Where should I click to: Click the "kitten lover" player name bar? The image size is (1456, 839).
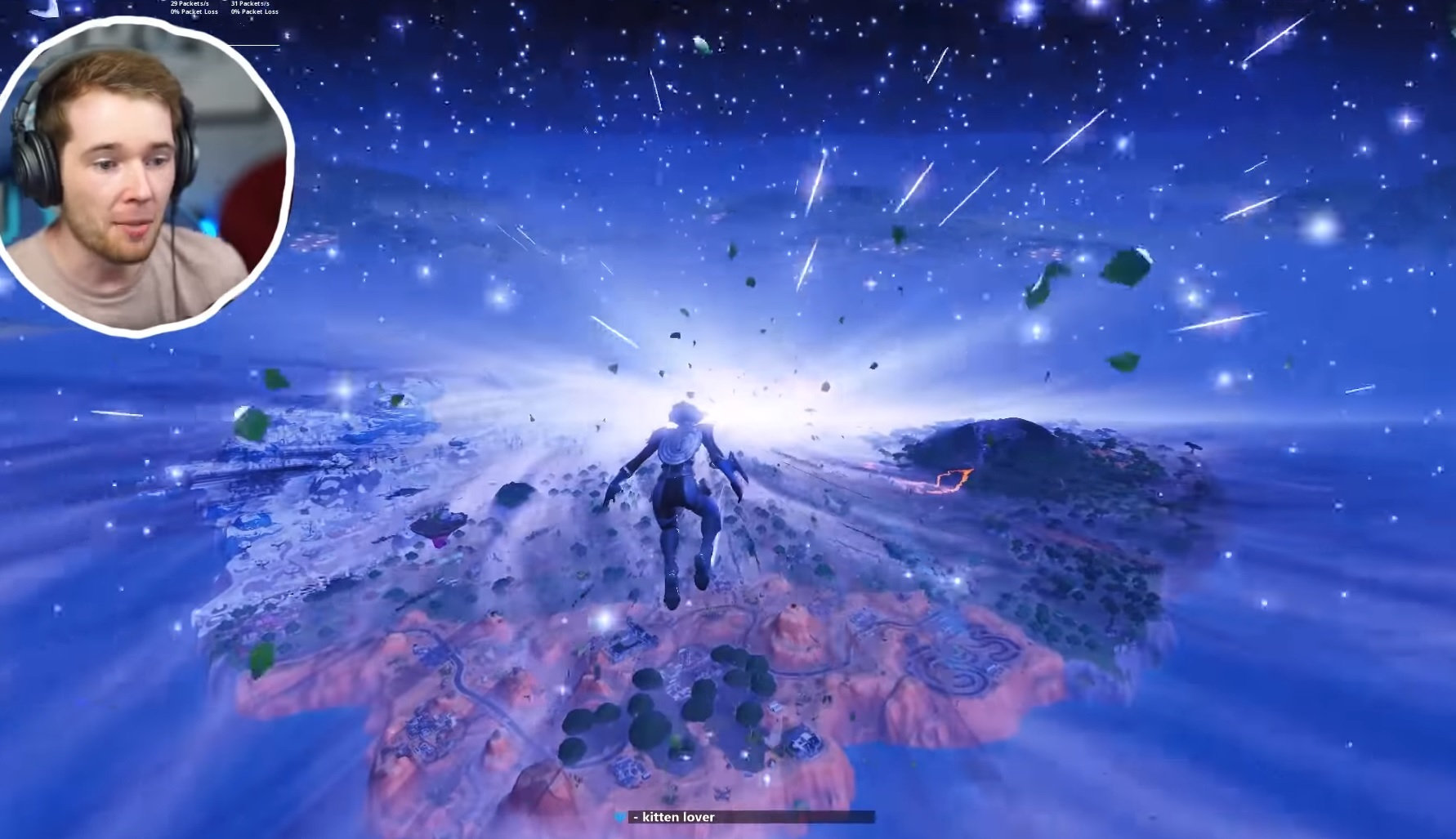coord(744,817)
